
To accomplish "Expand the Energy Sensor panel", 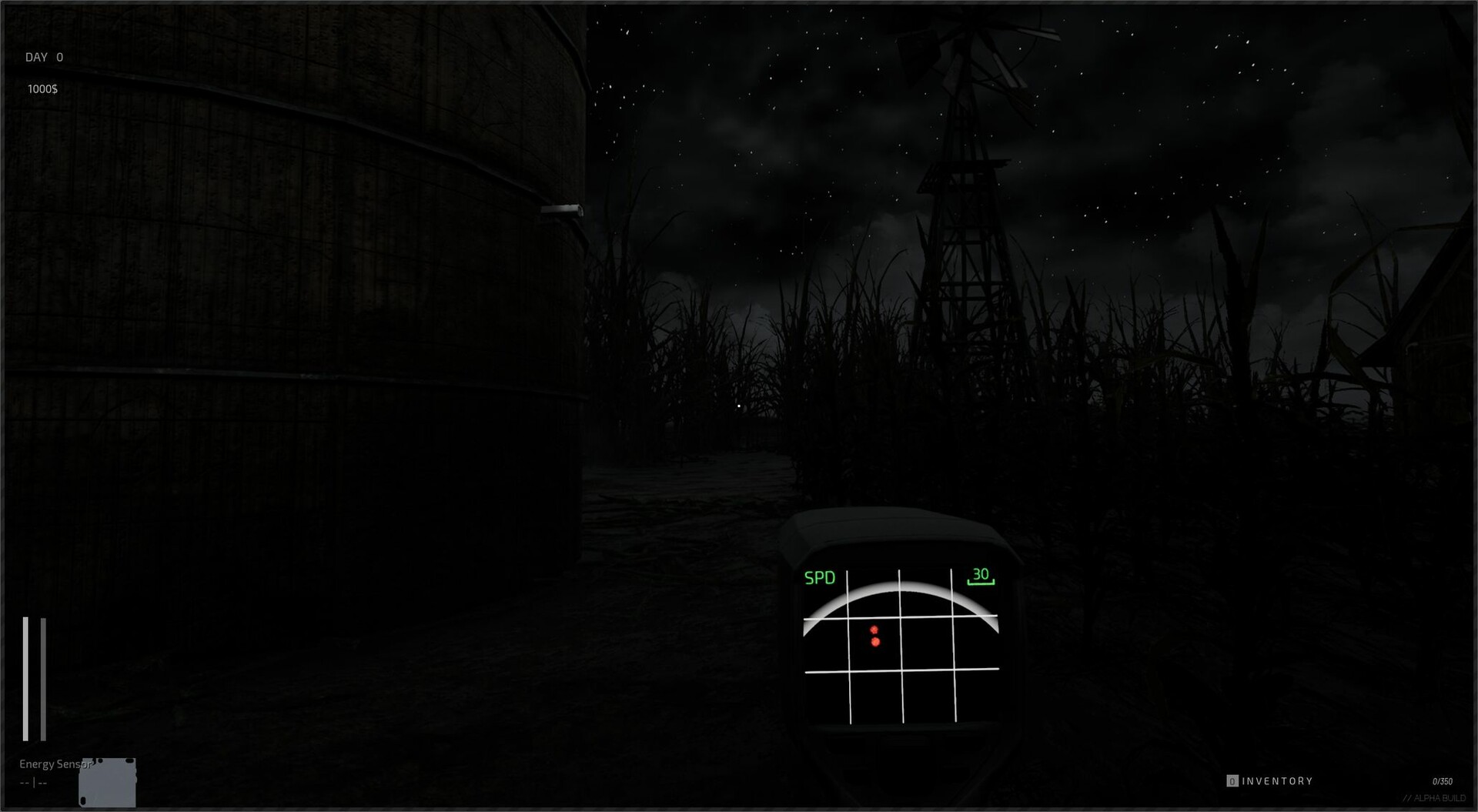I will (69, 774).
